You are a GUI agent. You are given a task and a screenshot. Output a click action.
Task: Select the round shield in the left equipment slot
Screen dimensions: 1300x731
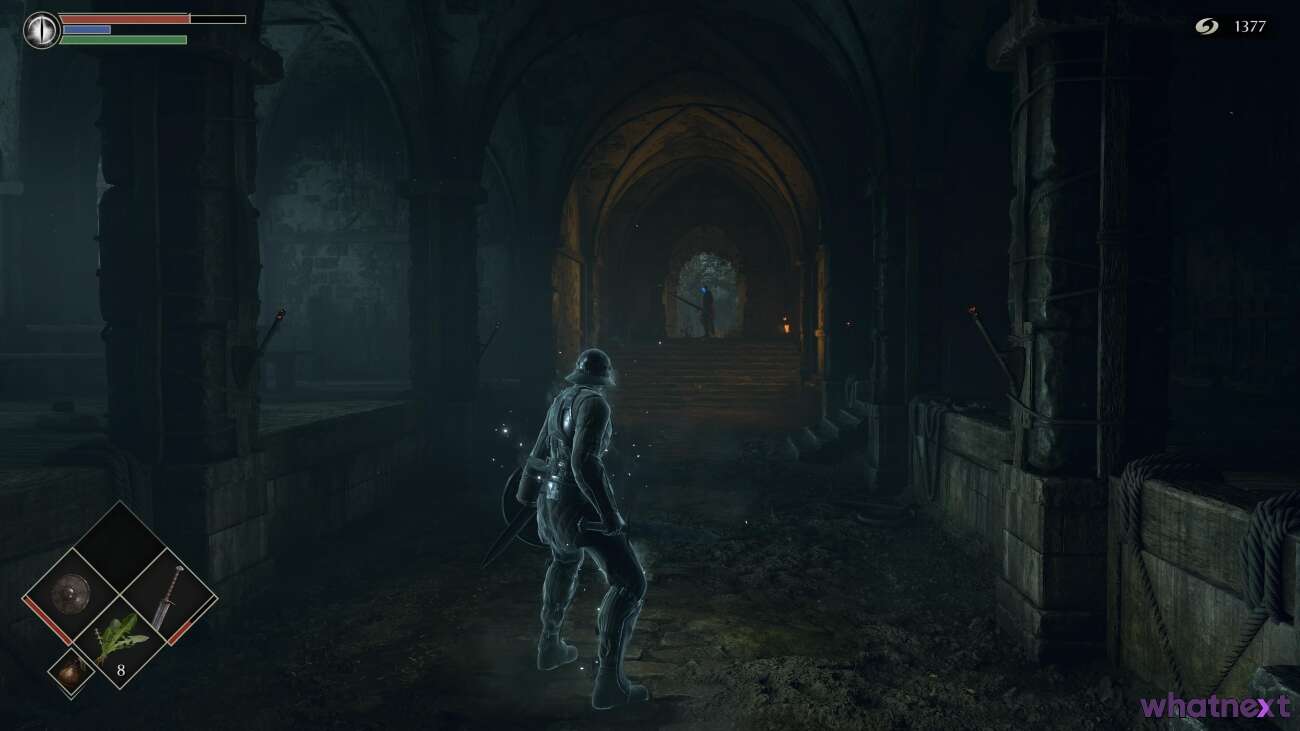click(x=70, y=592)
